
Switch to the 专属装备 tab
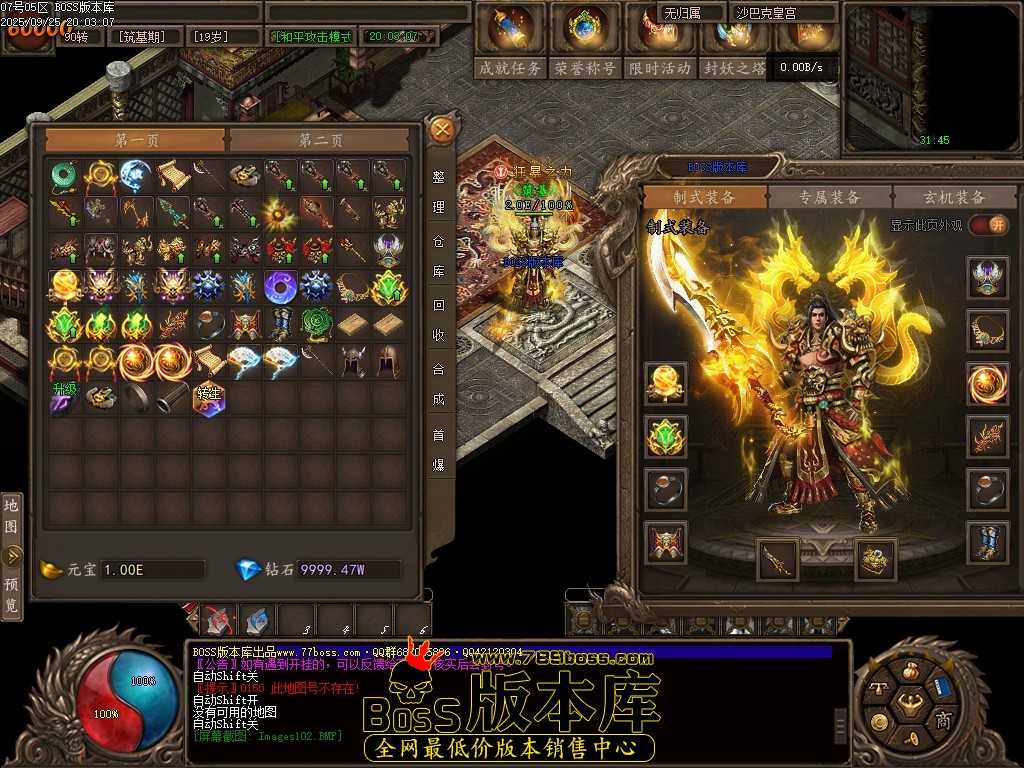pos(829,197)
